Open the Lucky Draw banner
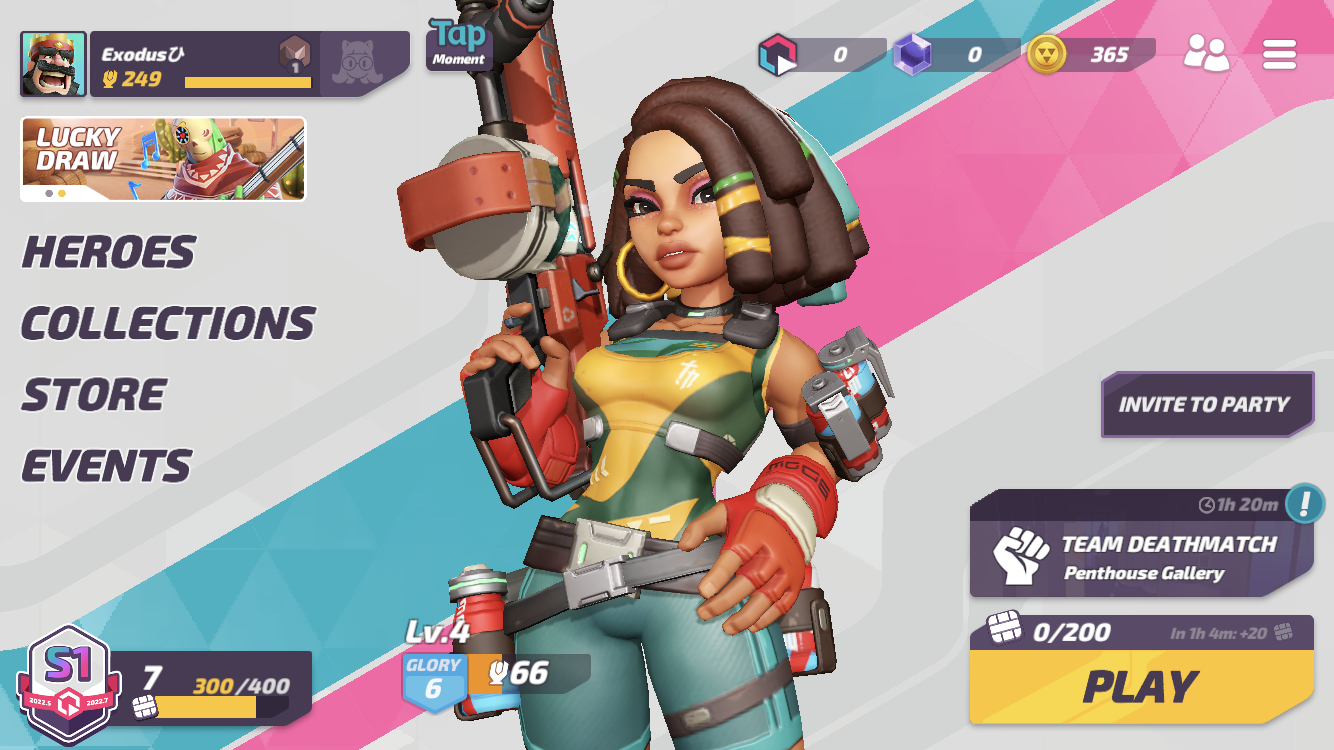 click(163, 159)
